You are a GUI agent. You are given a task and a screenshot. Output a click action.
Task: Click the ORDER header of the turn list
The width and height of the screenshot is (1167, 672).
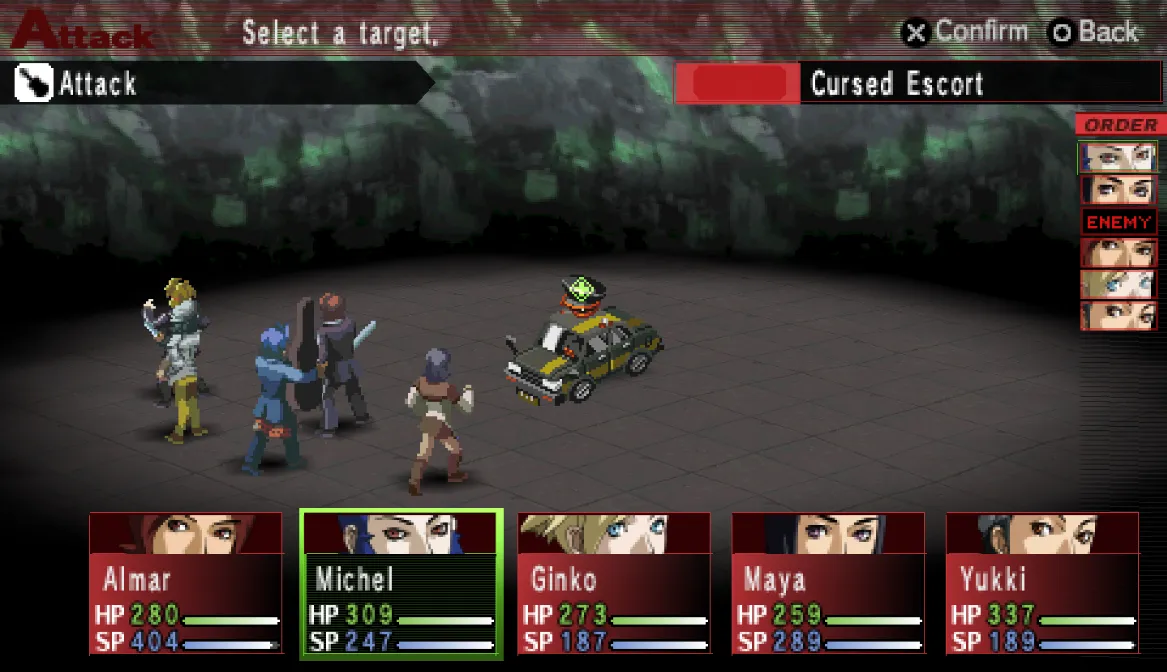click(1120, 125)
